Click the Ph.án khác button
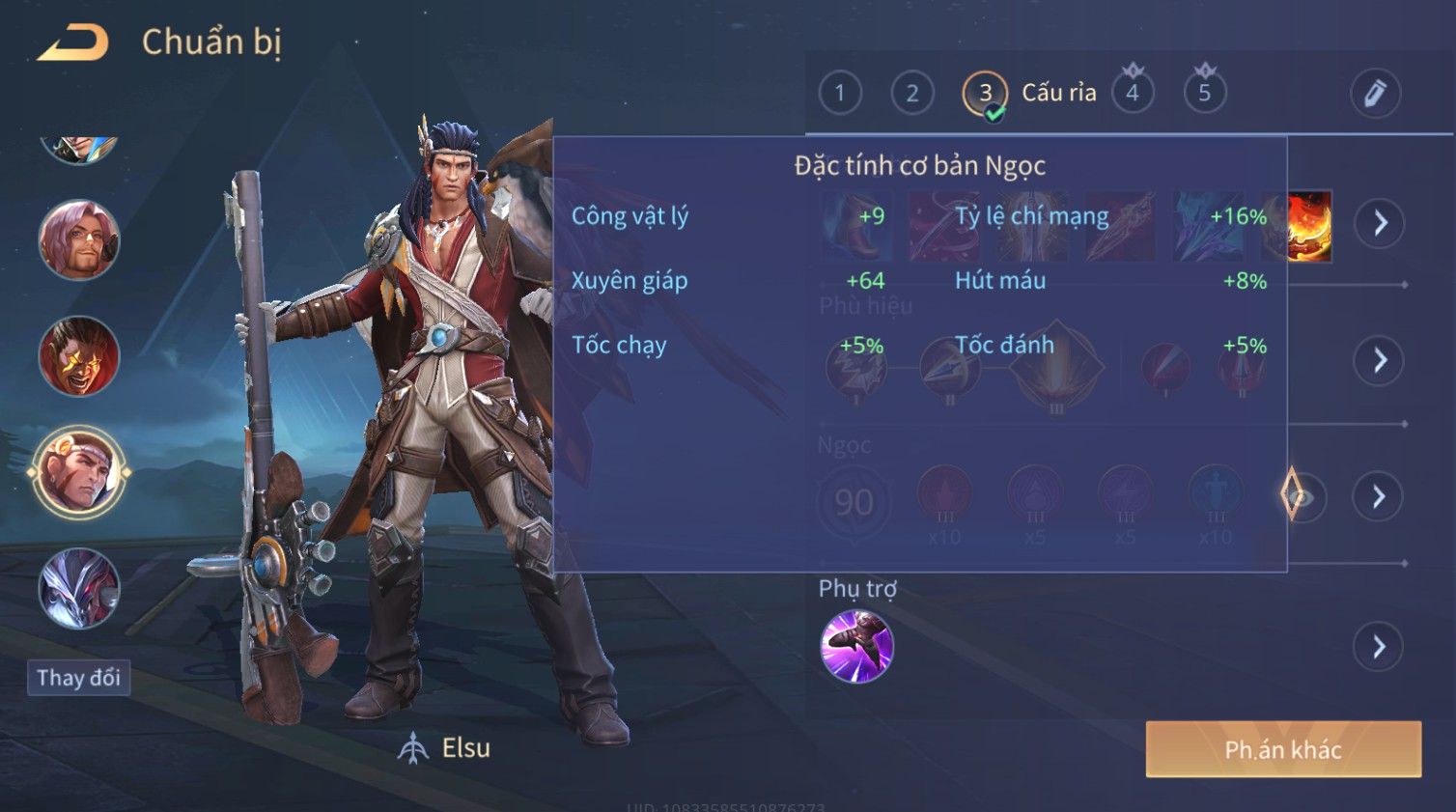Viewport: 1456px width, 812px height. pyautogui.click(x=1283, y=749)
